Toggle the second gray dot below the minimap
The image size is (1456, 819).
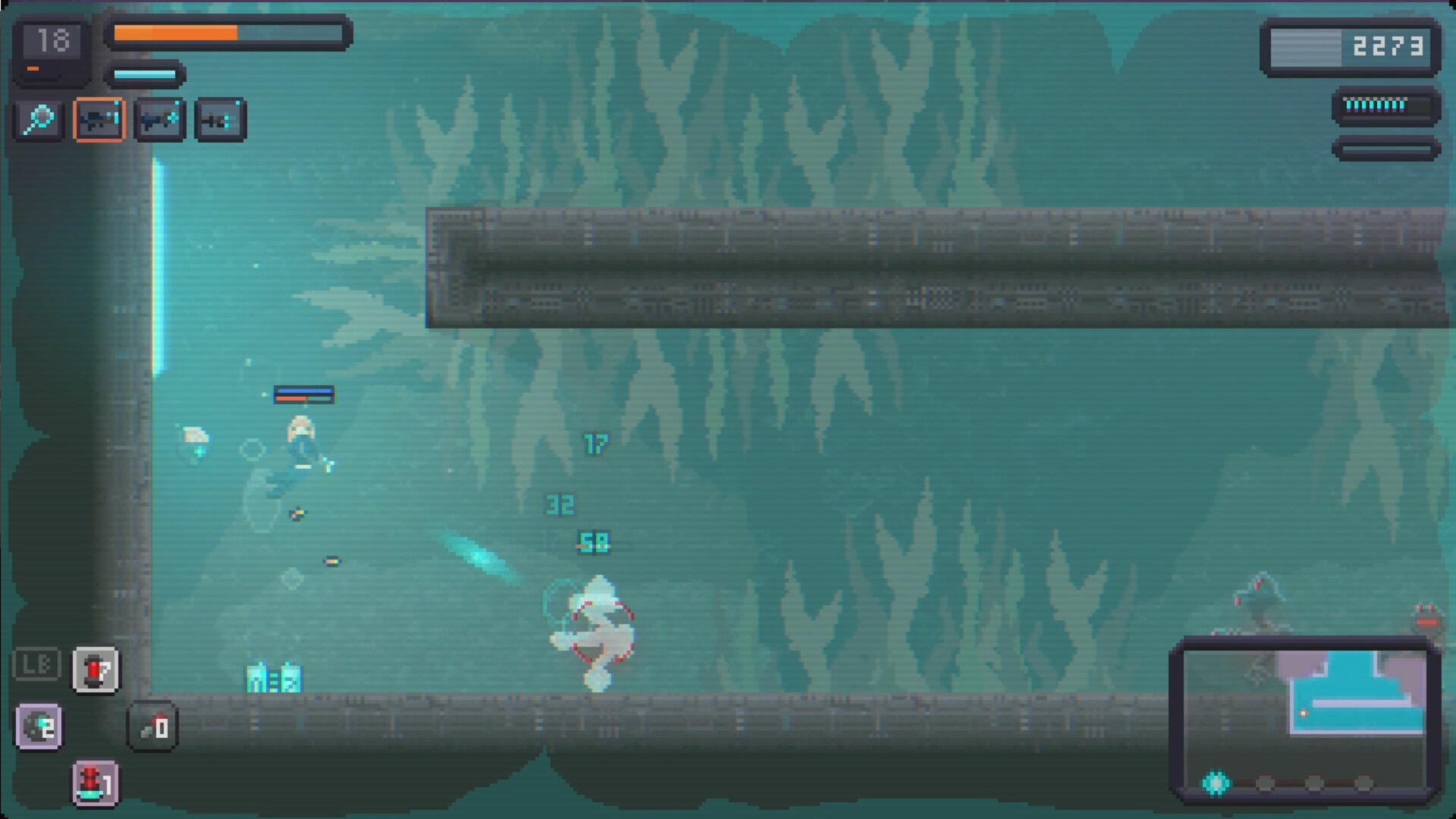[1266, 783]
